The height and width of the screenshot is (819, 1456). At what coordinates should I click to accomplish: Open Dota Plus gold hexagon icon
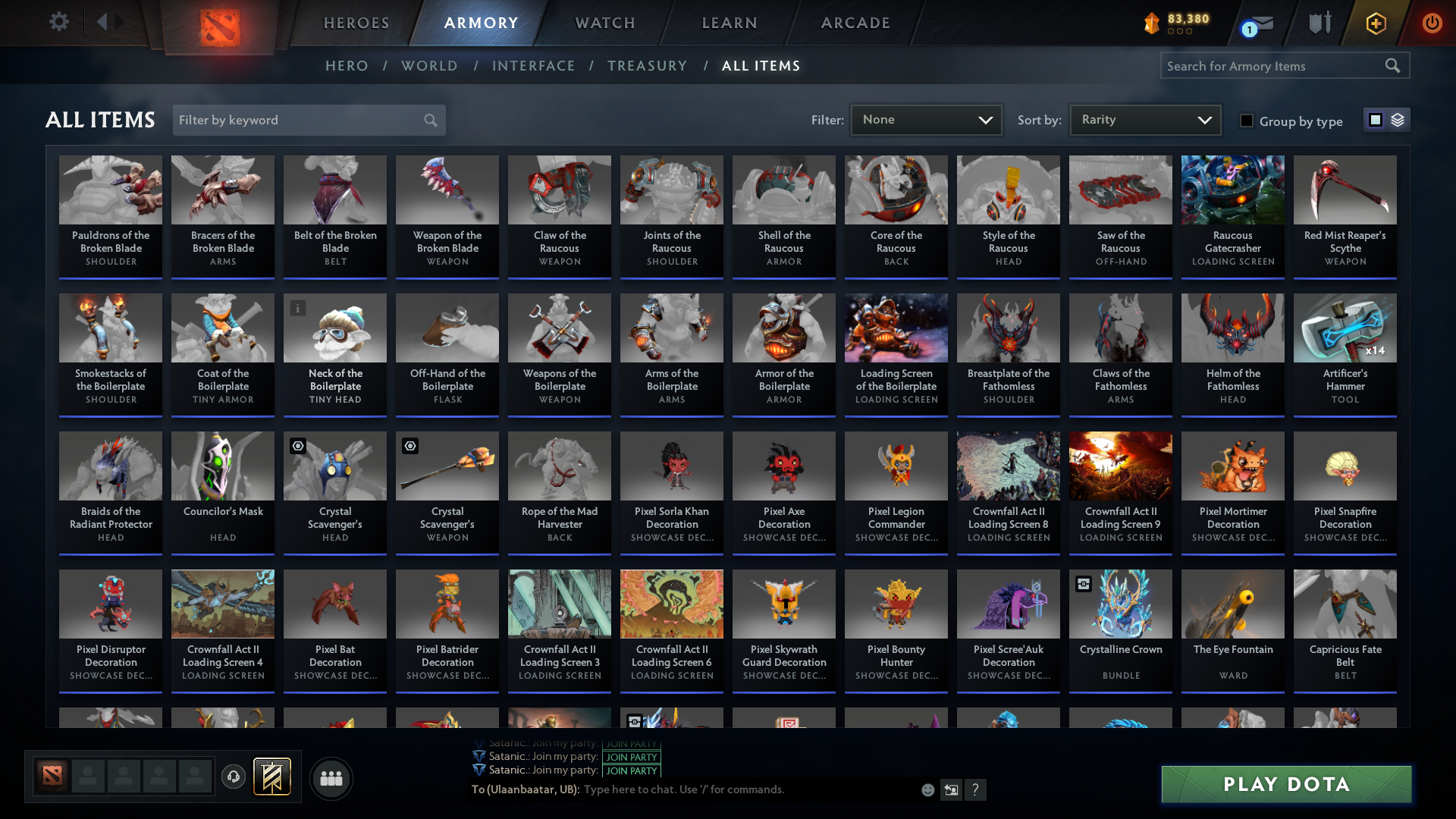pyautogui.click(x=1375, y=23)
